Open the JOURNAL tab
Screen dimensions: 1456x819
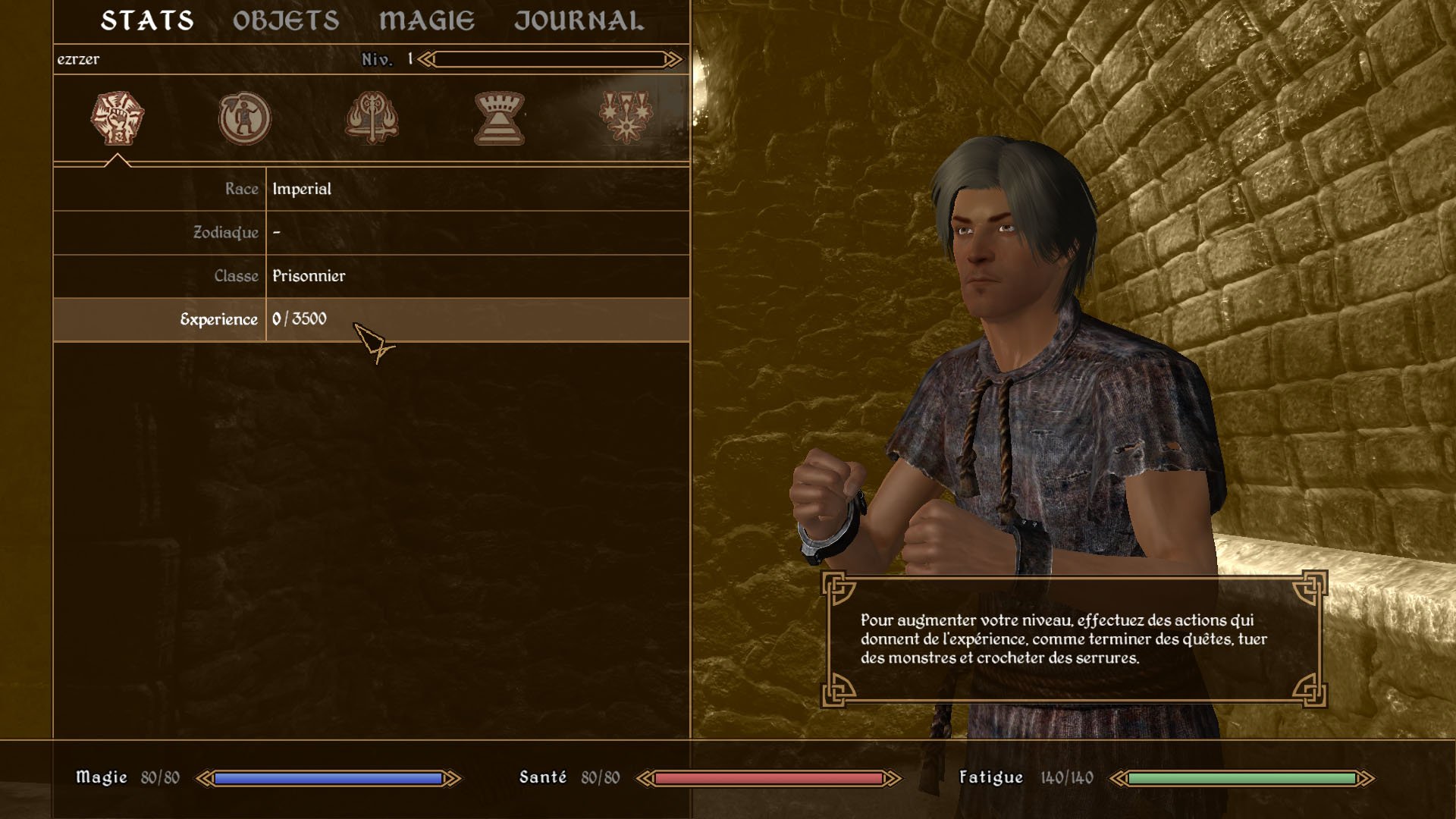pyautogui.click(x=579, y=21)
